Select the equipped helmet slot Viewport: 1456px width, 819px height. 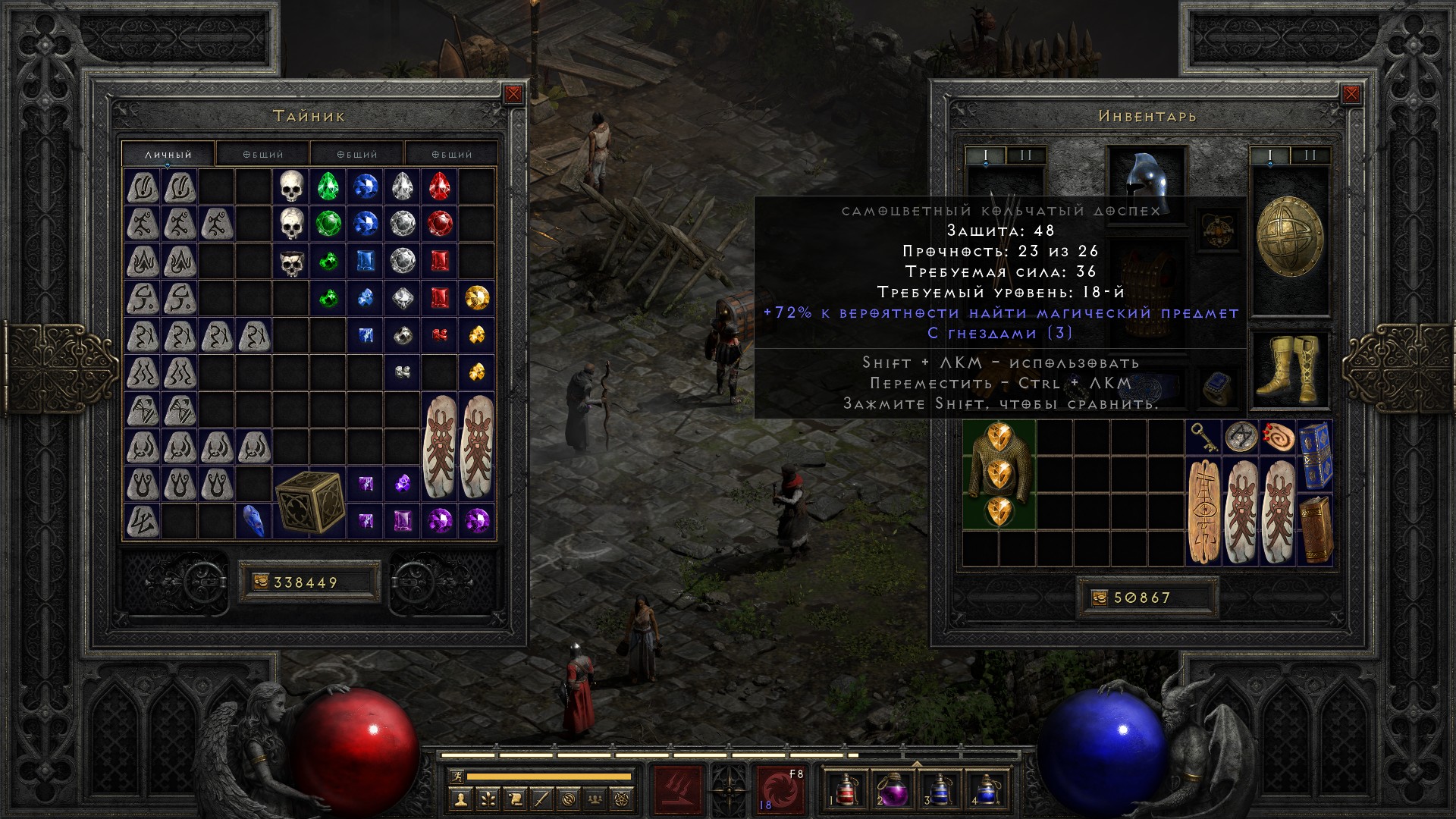click(1147, 182)
